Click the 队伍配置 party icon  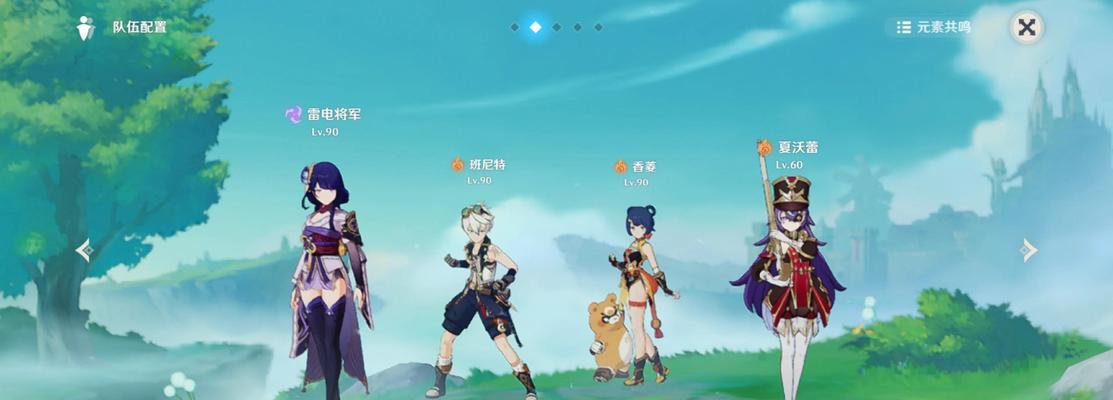pyautogui.click(x=87, y=28)
